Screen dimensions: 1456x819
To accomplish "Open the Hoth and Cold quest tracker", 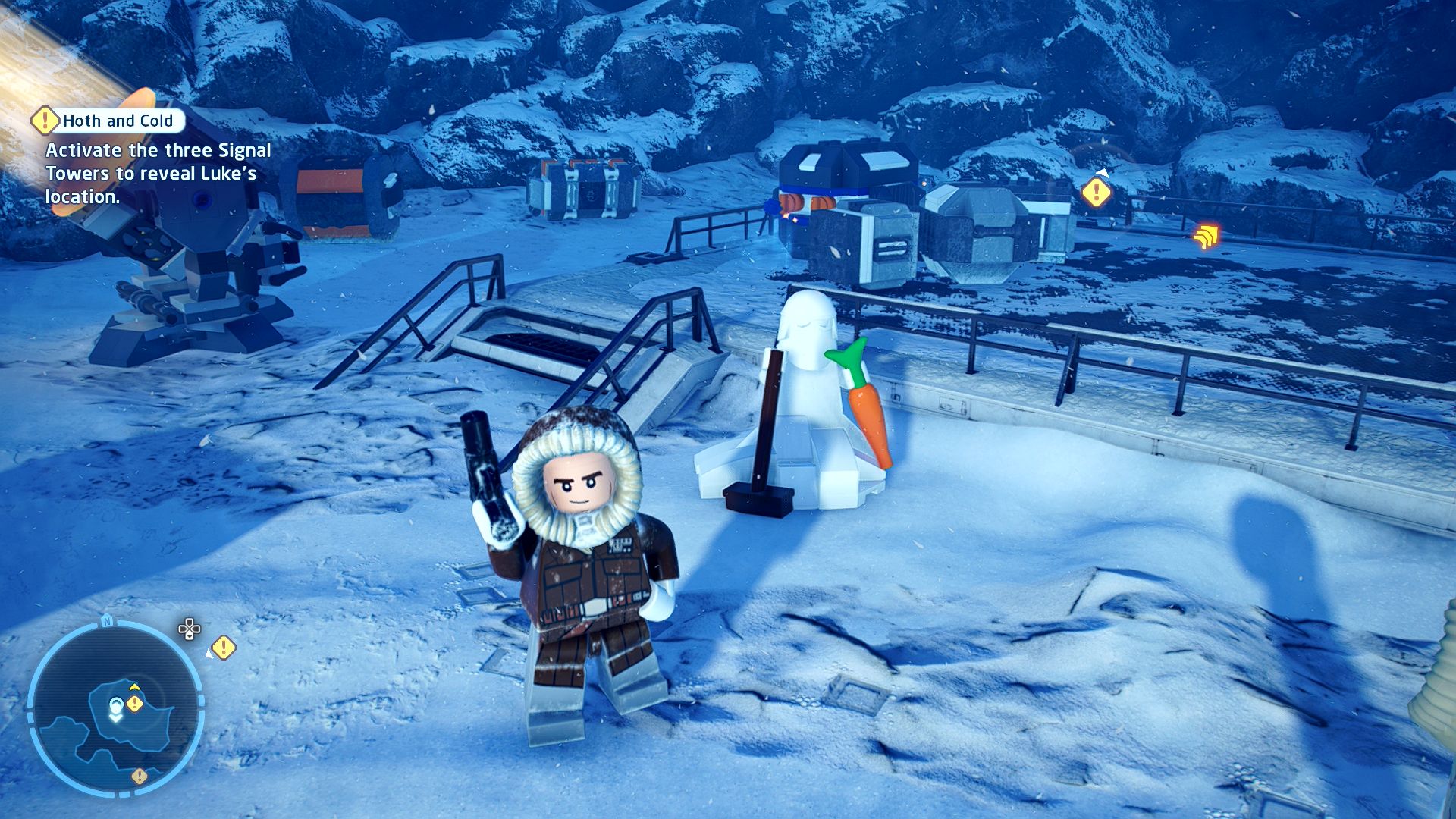I will pos(118,121).
